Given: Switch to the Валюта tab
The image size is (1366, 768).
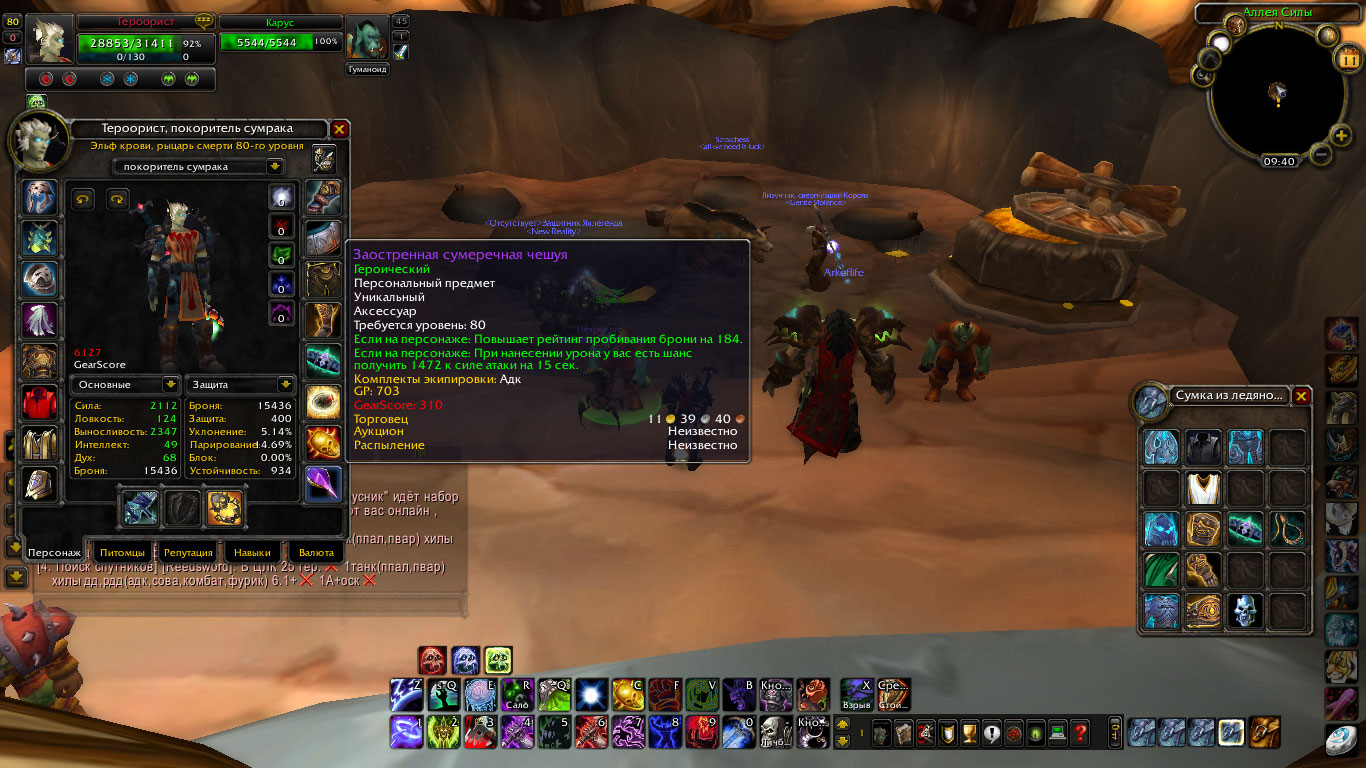Looking at the screenshot, I should (316, 552).
